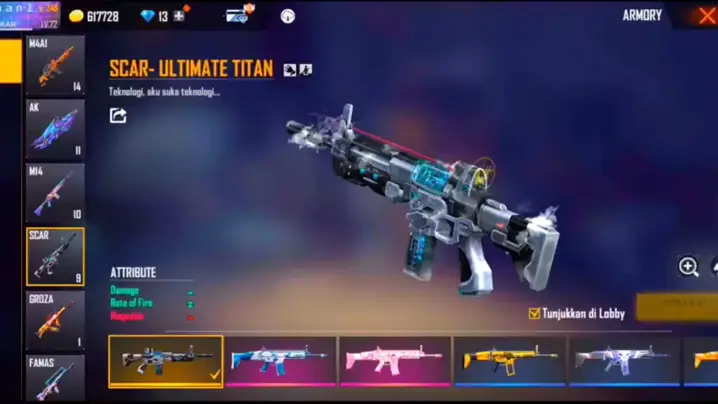Select the AK weapon category
This screenshot has width=718, height=404.
coord(55,129)
